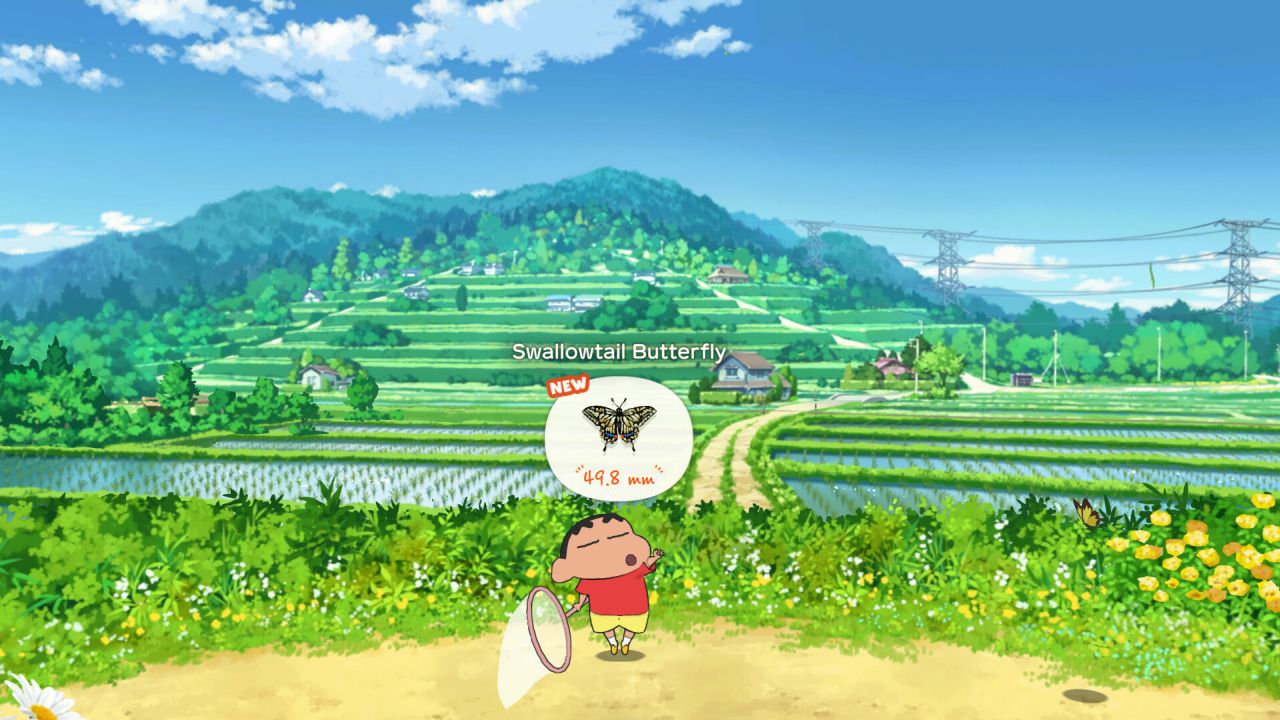Image resolution: width=1280 pixels, height=720 pixels.
Task: Click the red-roofed house near the paddies
Action: 888,367
